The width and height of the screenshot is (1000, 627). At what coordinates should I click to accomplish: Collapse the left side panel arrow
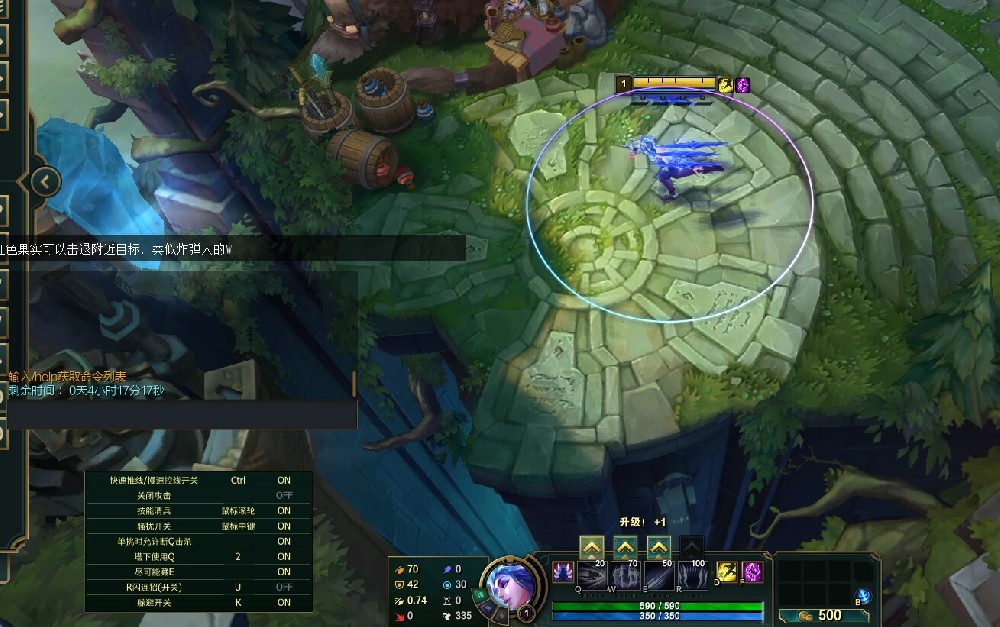click(x=46, y=181)
